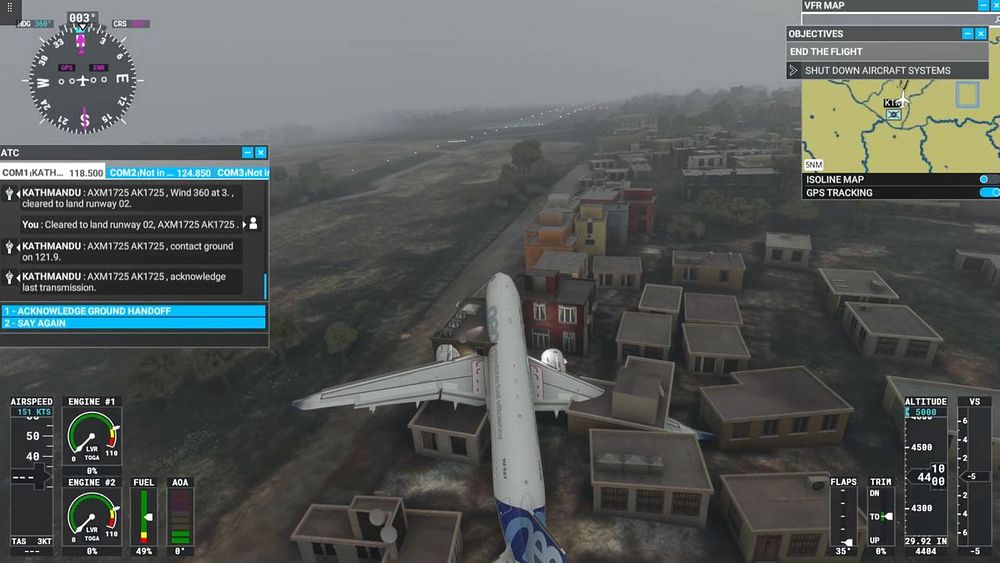Viewport: 1000px width, 563px height.
Task: Close the Objectives panel
Action: pyautogui.click(x=981, y=34)
